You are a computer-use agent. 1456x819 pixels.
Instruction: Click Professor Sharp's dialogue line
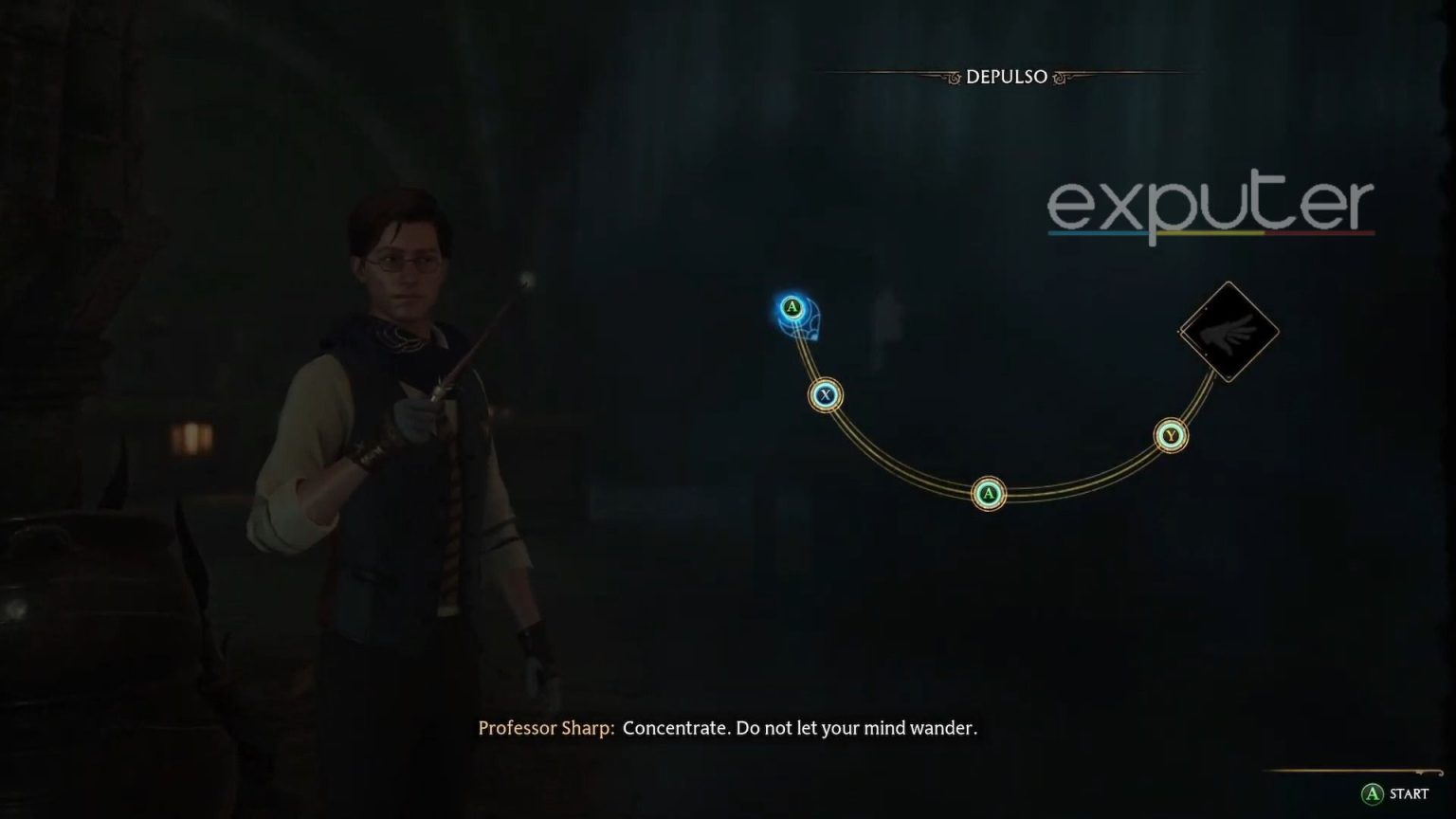pos(728,729)
